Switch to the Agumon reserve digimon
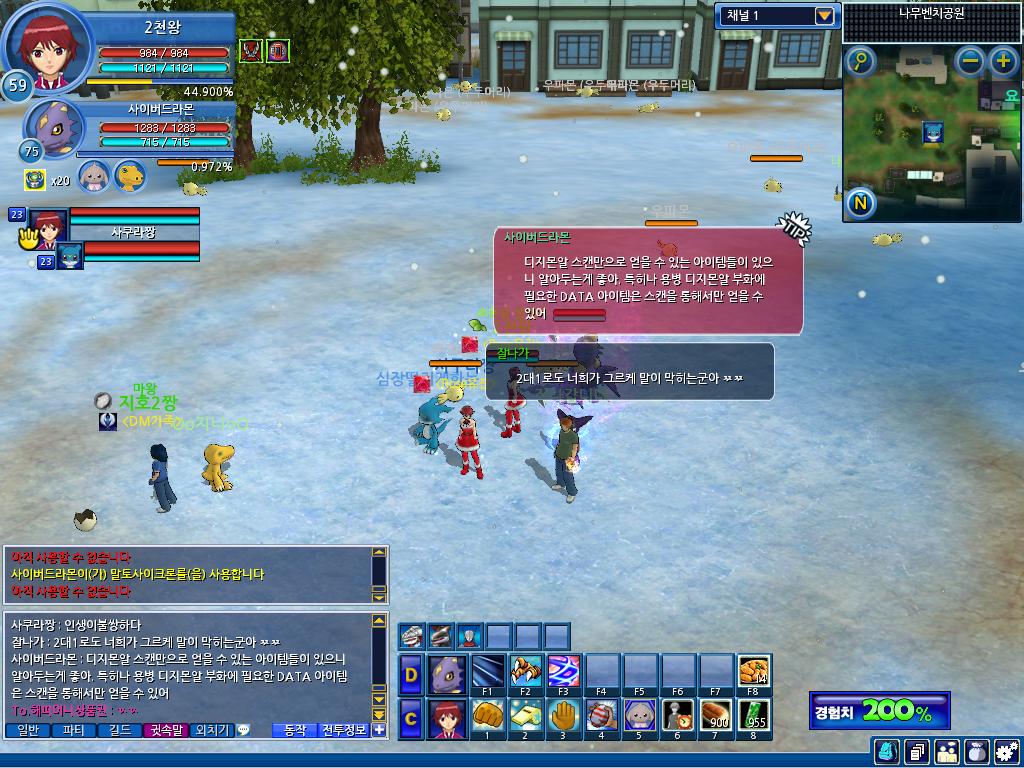1024x768 pixels. tap(129, 177)
